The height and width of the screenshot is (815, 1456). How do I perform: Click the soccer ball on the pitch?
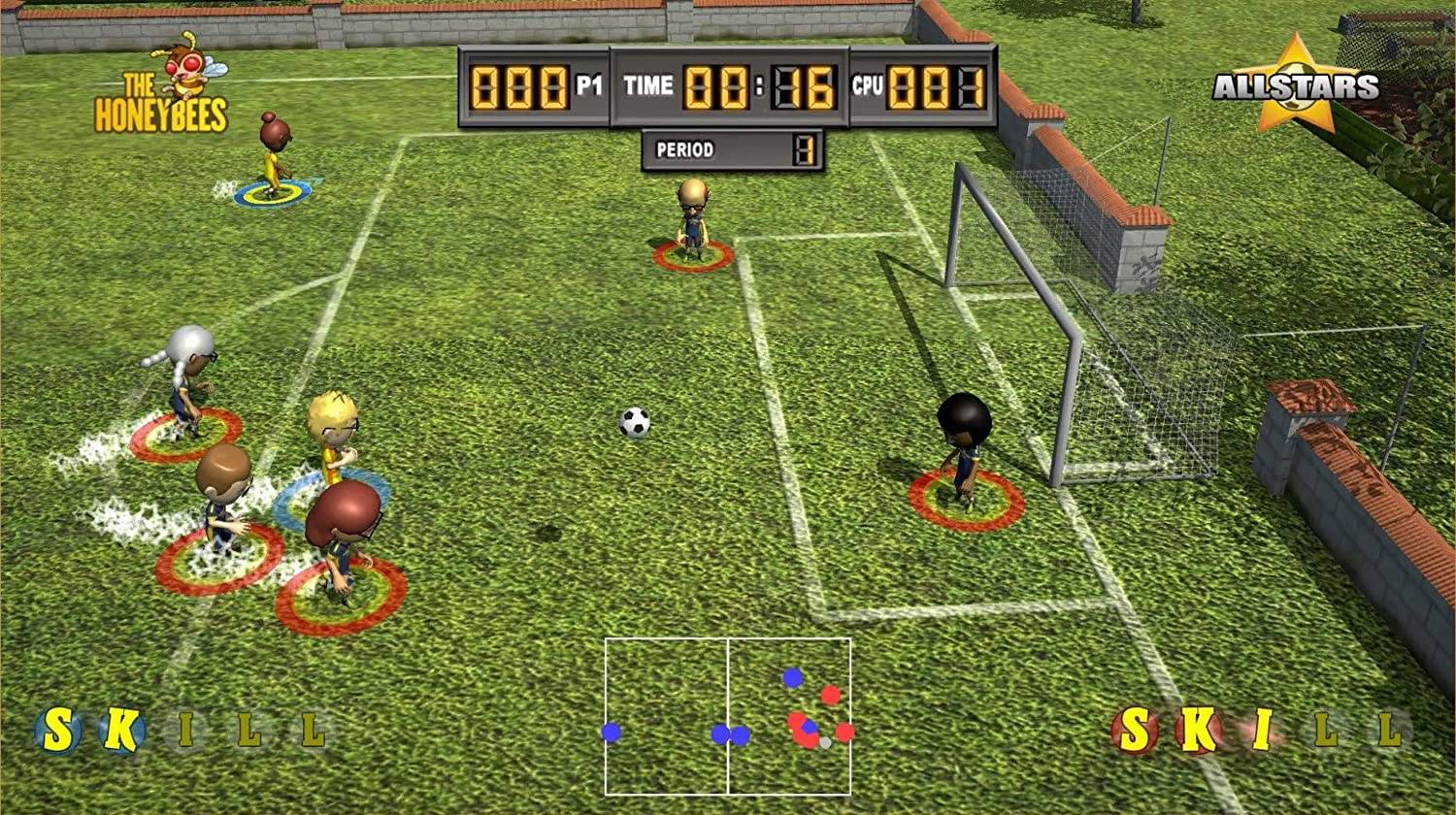pos(633,425)
